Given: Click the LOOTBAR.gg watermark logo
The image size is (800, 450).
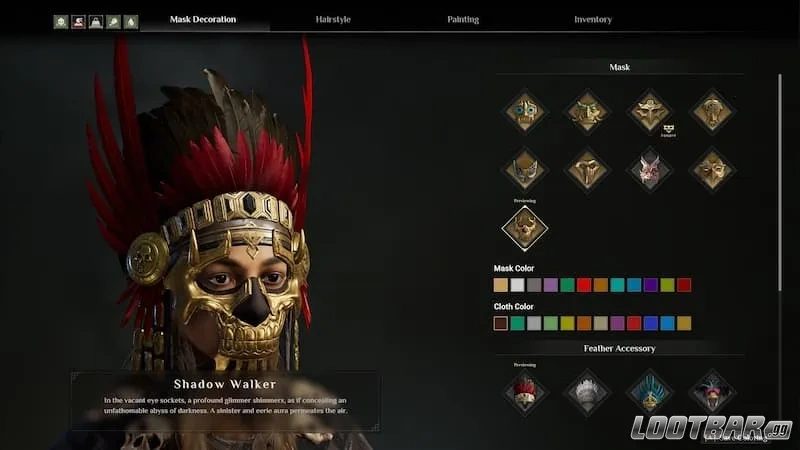Looking at the screenshot, I should click(710, 428).
